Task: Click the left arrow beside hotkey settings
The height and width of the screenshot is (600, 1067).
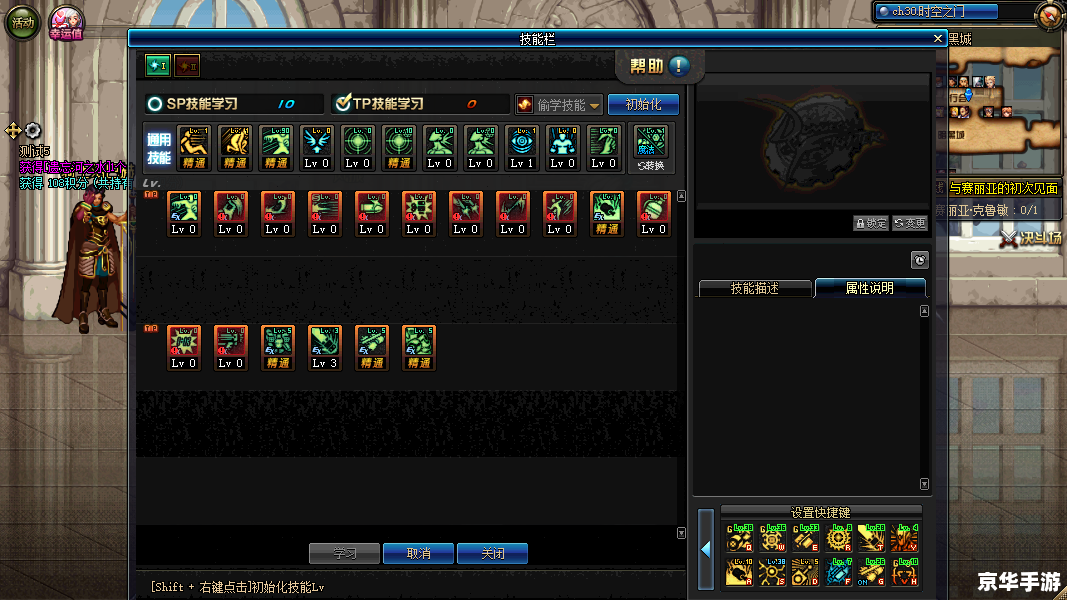Action: [x=706, y=549]
